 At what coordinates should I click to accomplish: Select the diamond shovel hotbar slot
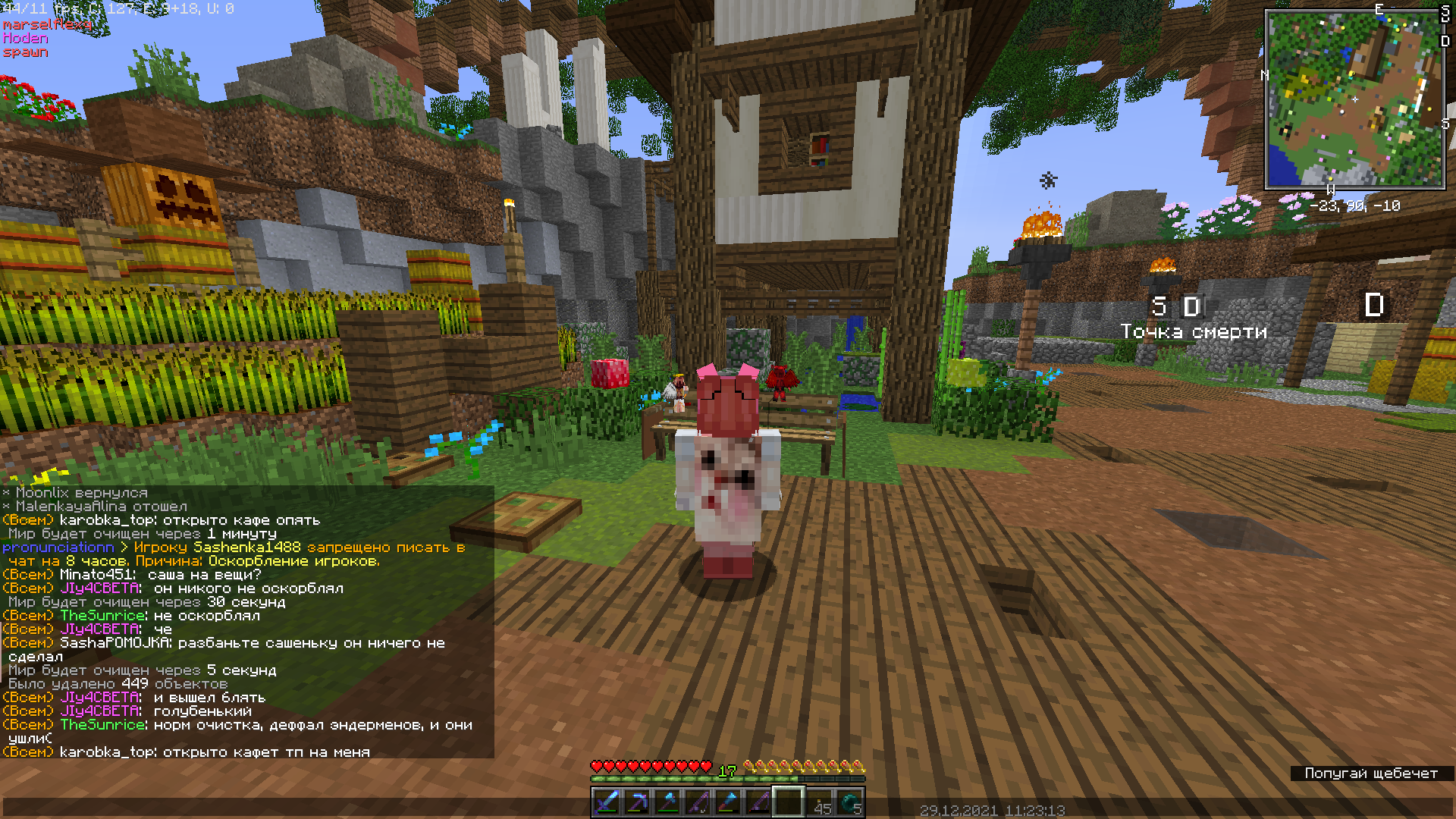tap(728, 802)
